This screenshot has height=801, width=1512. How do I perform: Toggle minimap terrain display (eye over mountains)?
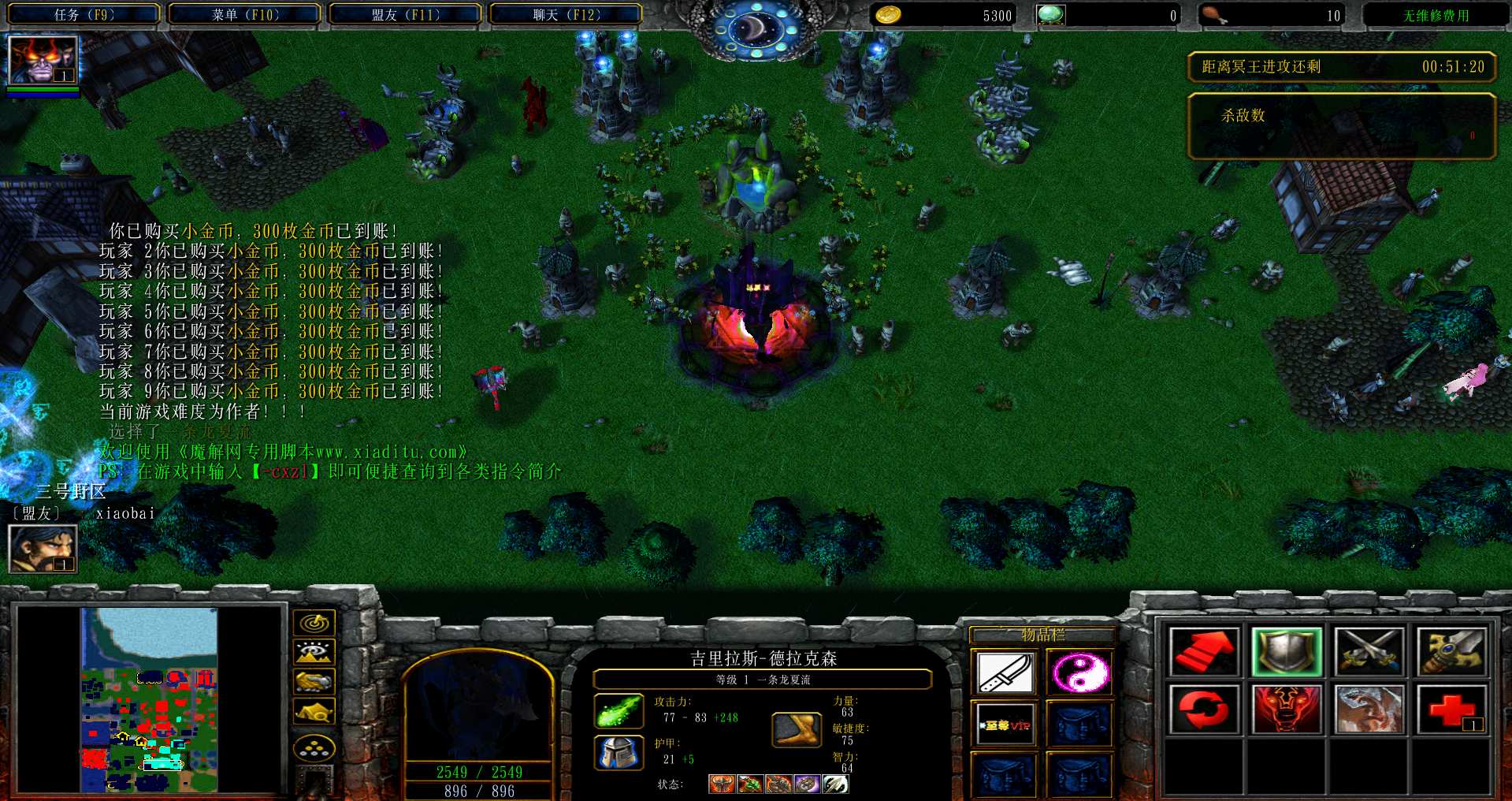click(314, 652)
